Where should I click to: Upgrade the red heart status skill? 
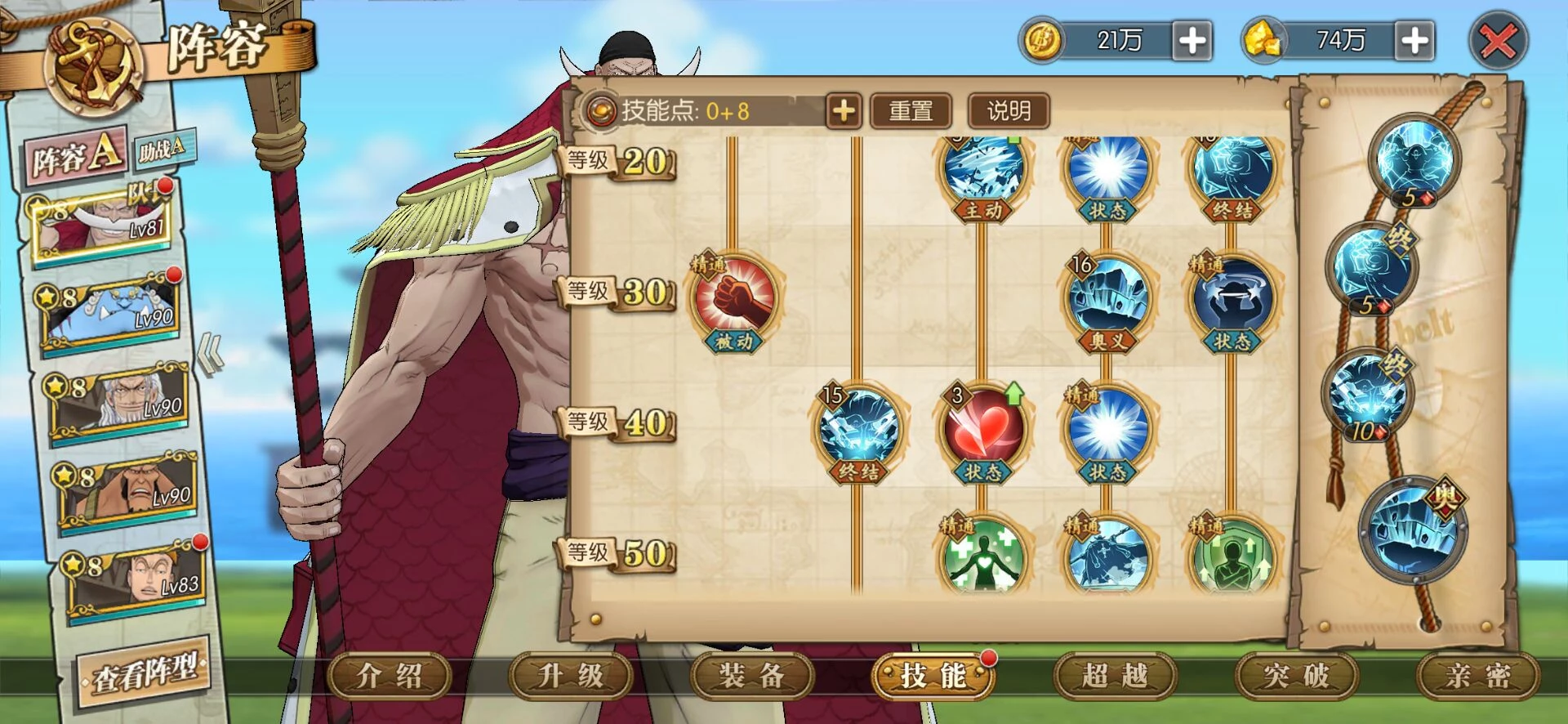(x=982, y=427)
